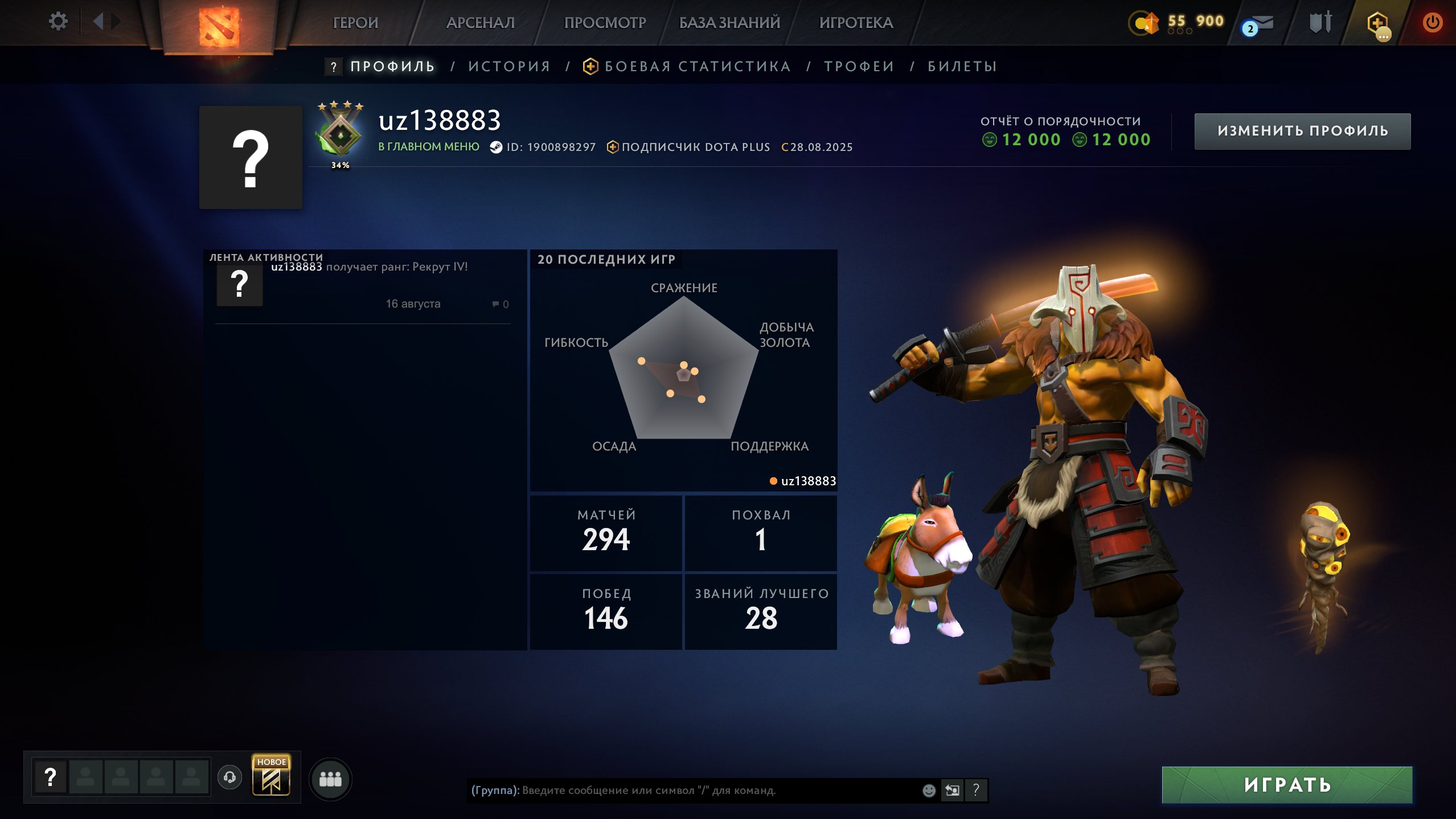The image size is (1456, 819).
Task: Open the friends list group icon
Action: (330, 779)
